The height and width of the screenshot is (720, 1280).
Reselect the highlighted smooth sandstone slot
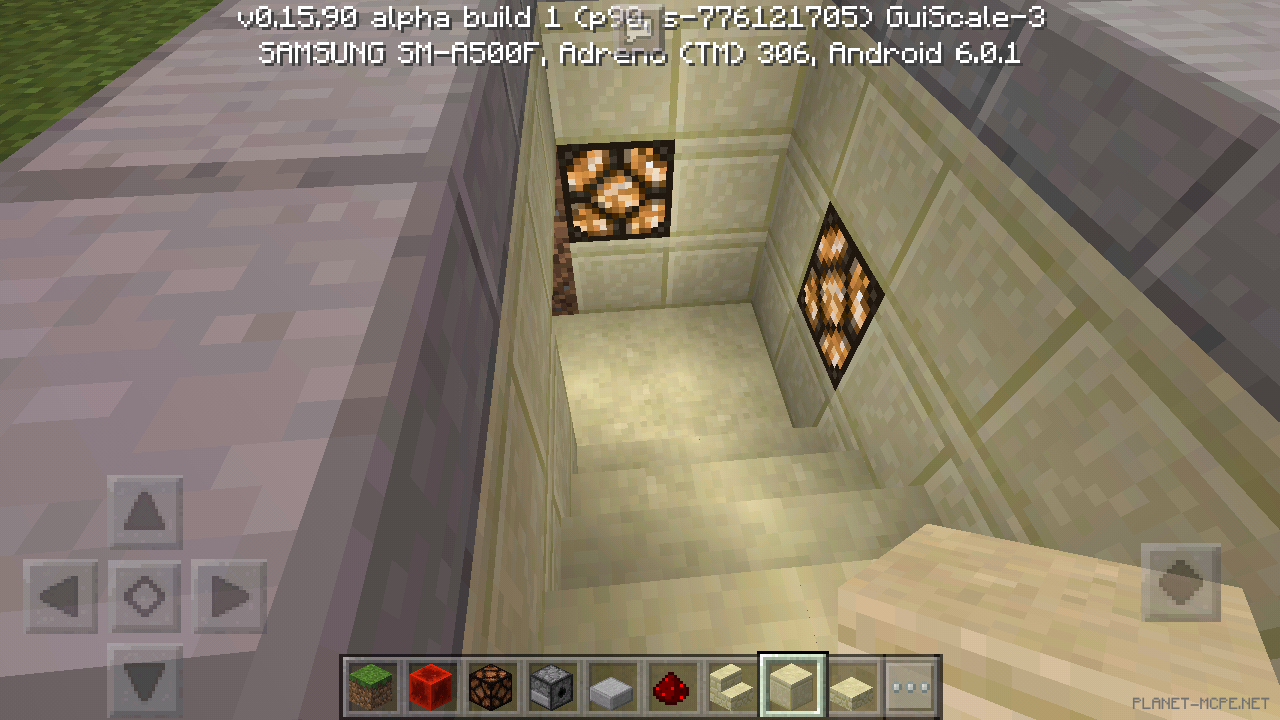(x=790, y=686)
